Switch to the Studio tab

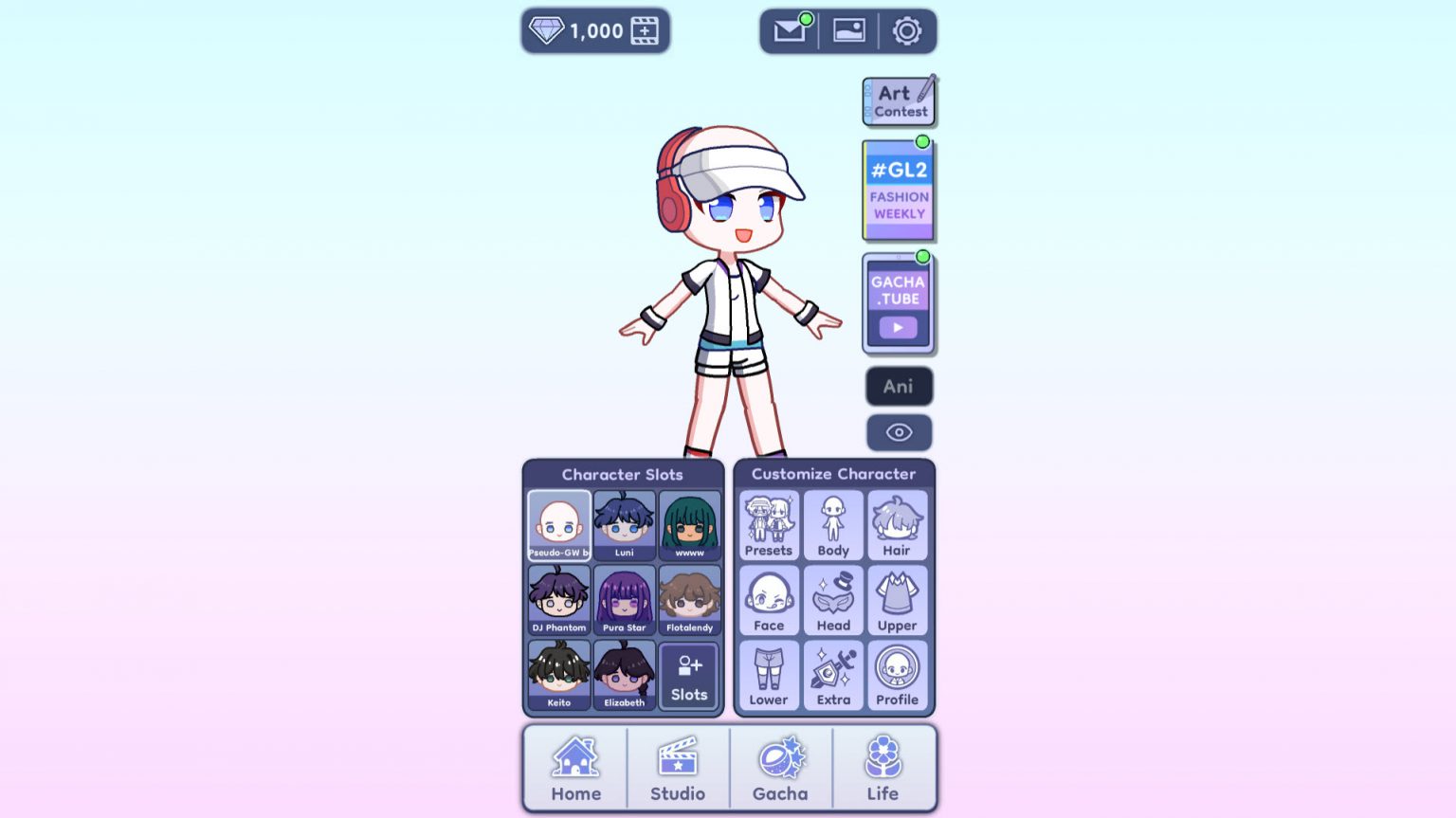pos(679,768)
